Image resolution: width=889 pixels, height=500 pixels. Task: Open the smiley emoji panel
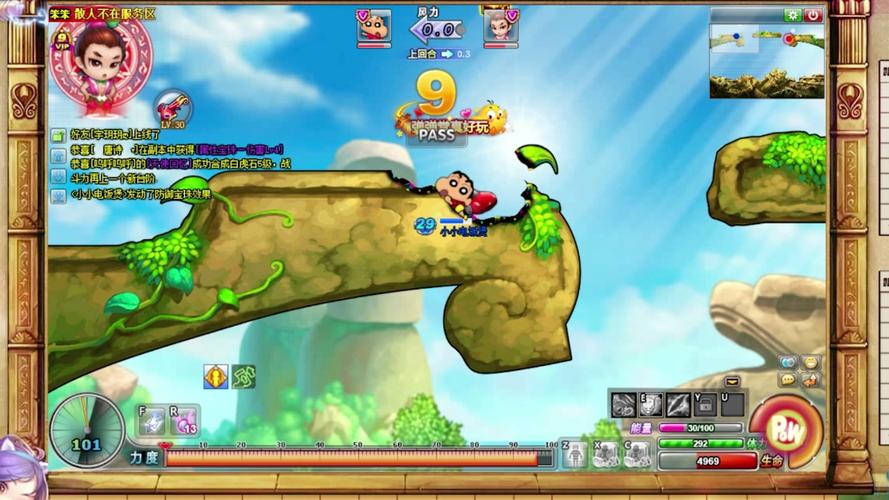[x=810, y=362]
